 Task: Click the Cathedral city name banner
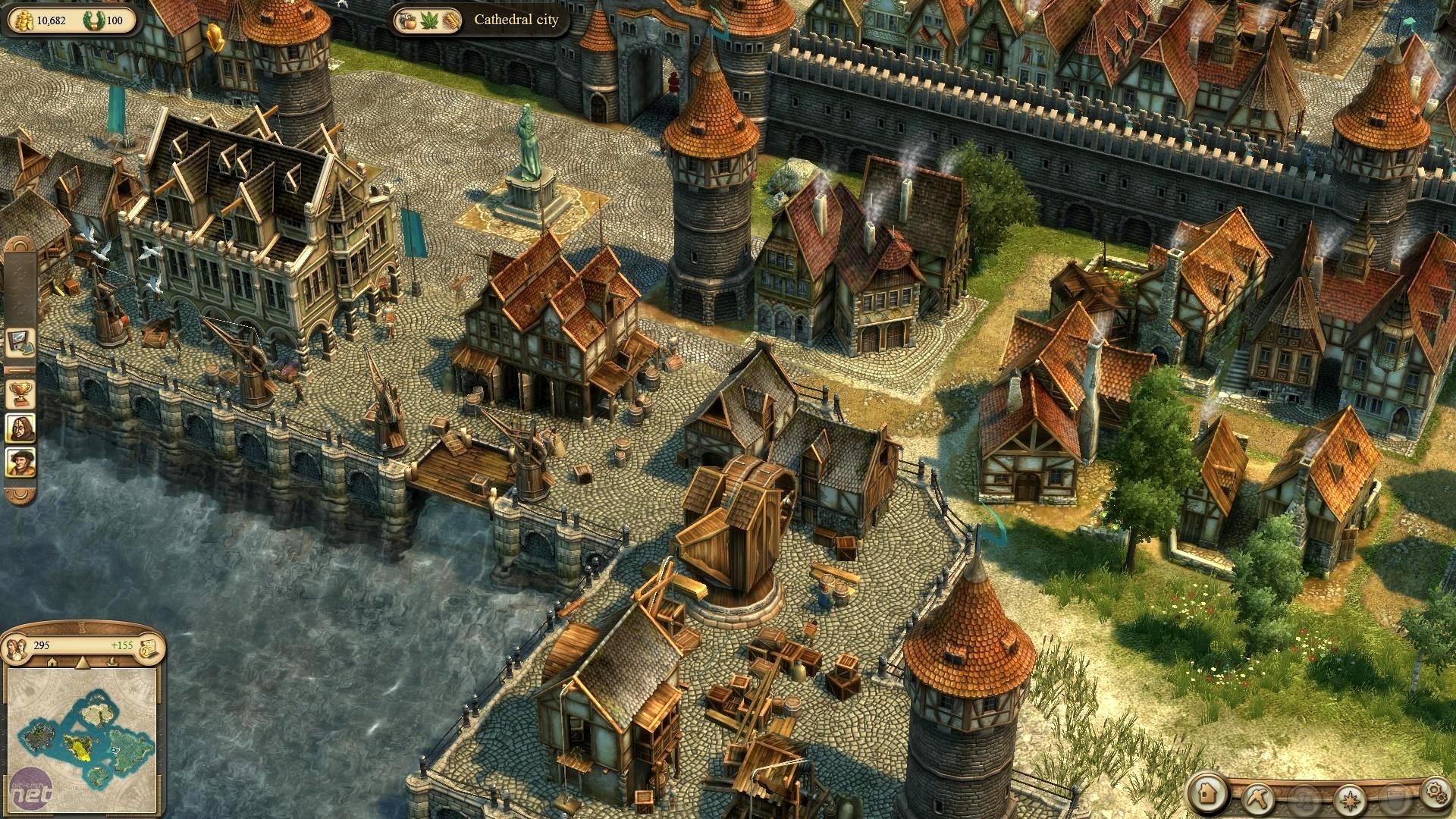[516, 20]
